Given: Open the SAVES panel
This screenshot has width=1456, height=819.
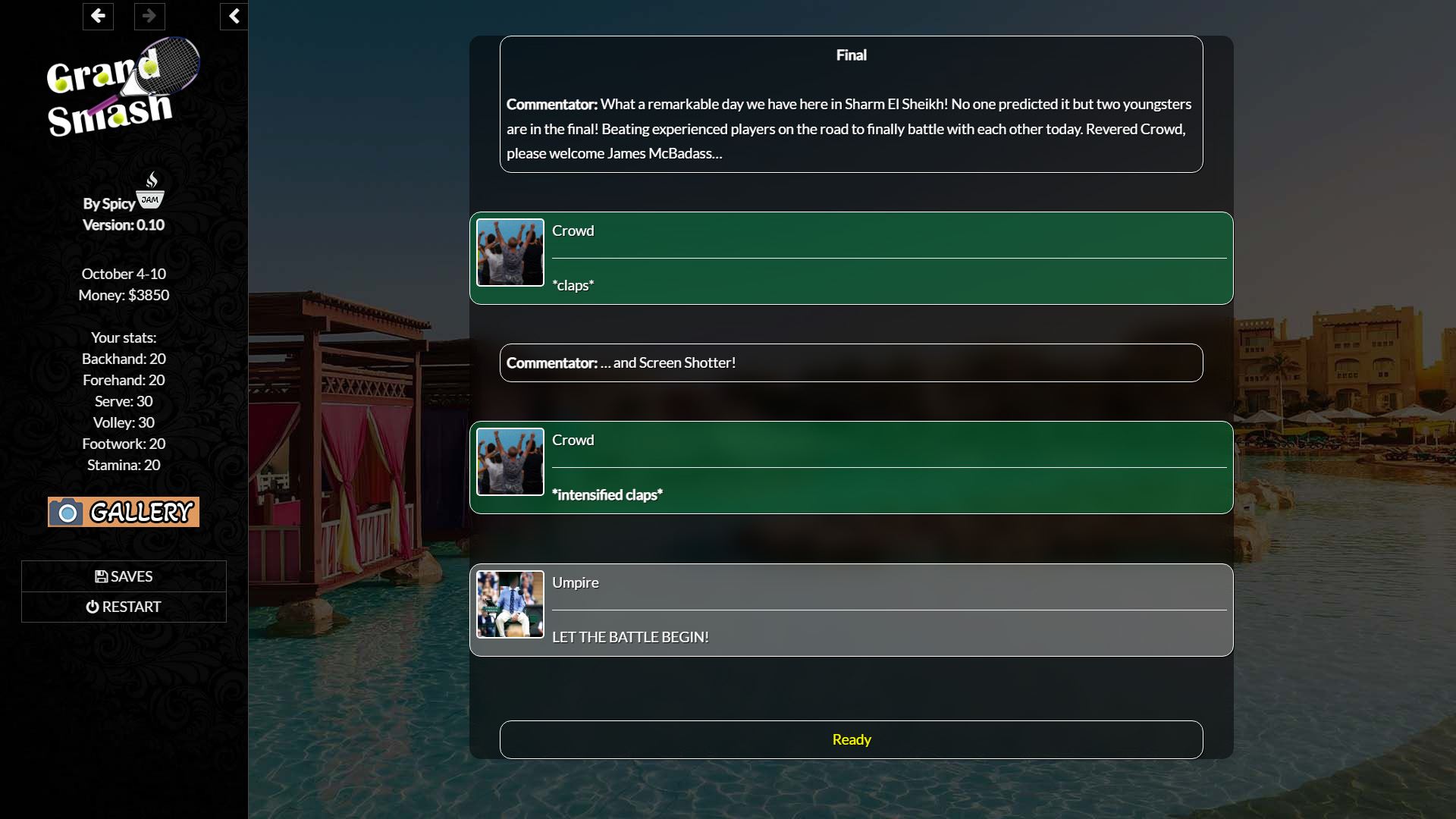Looking at the screenshot, I should [124, 576].
